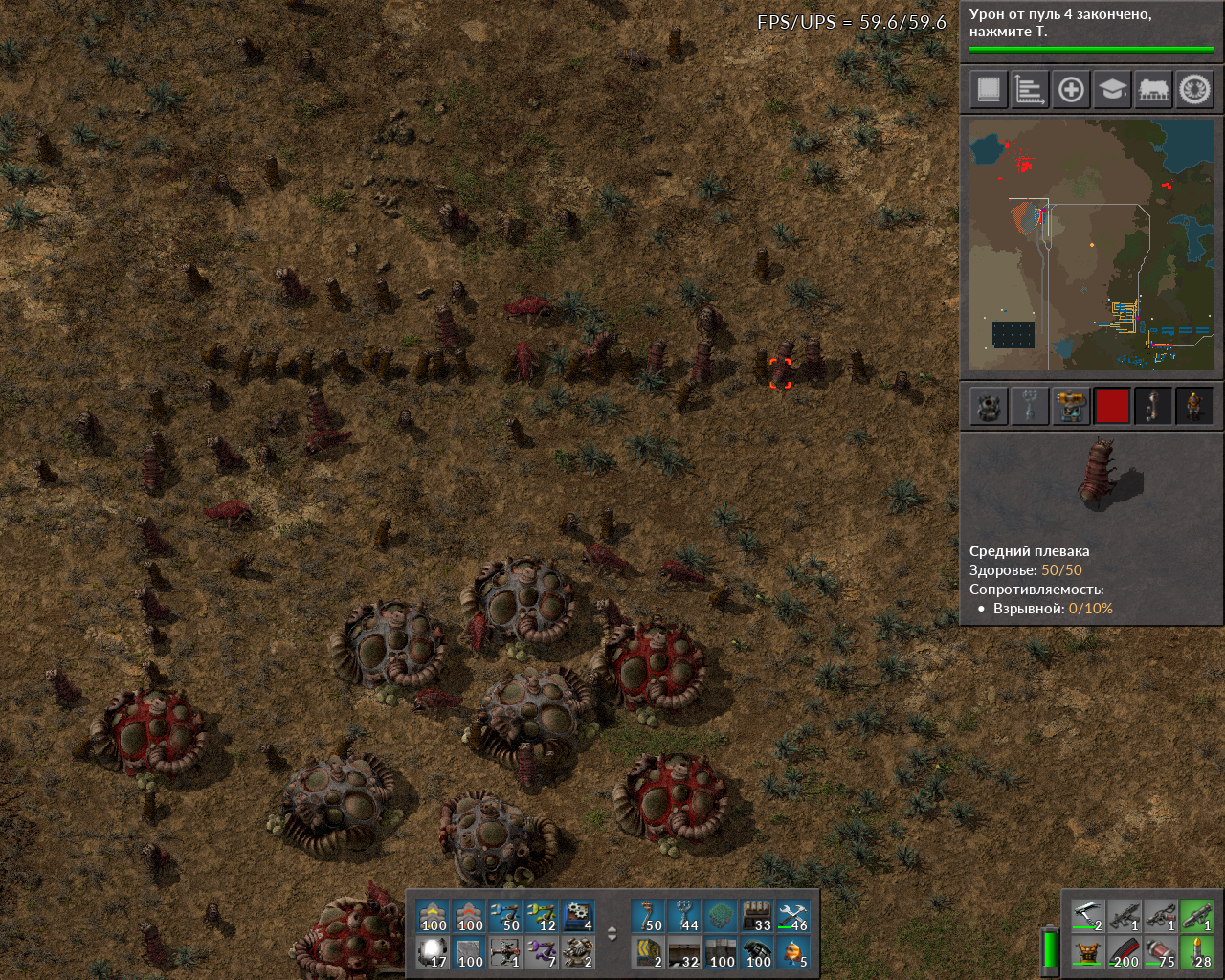Equip the rocket launcher weapon slot
The width and height of the screenshot is (1225, 980).
(1197, 917)
